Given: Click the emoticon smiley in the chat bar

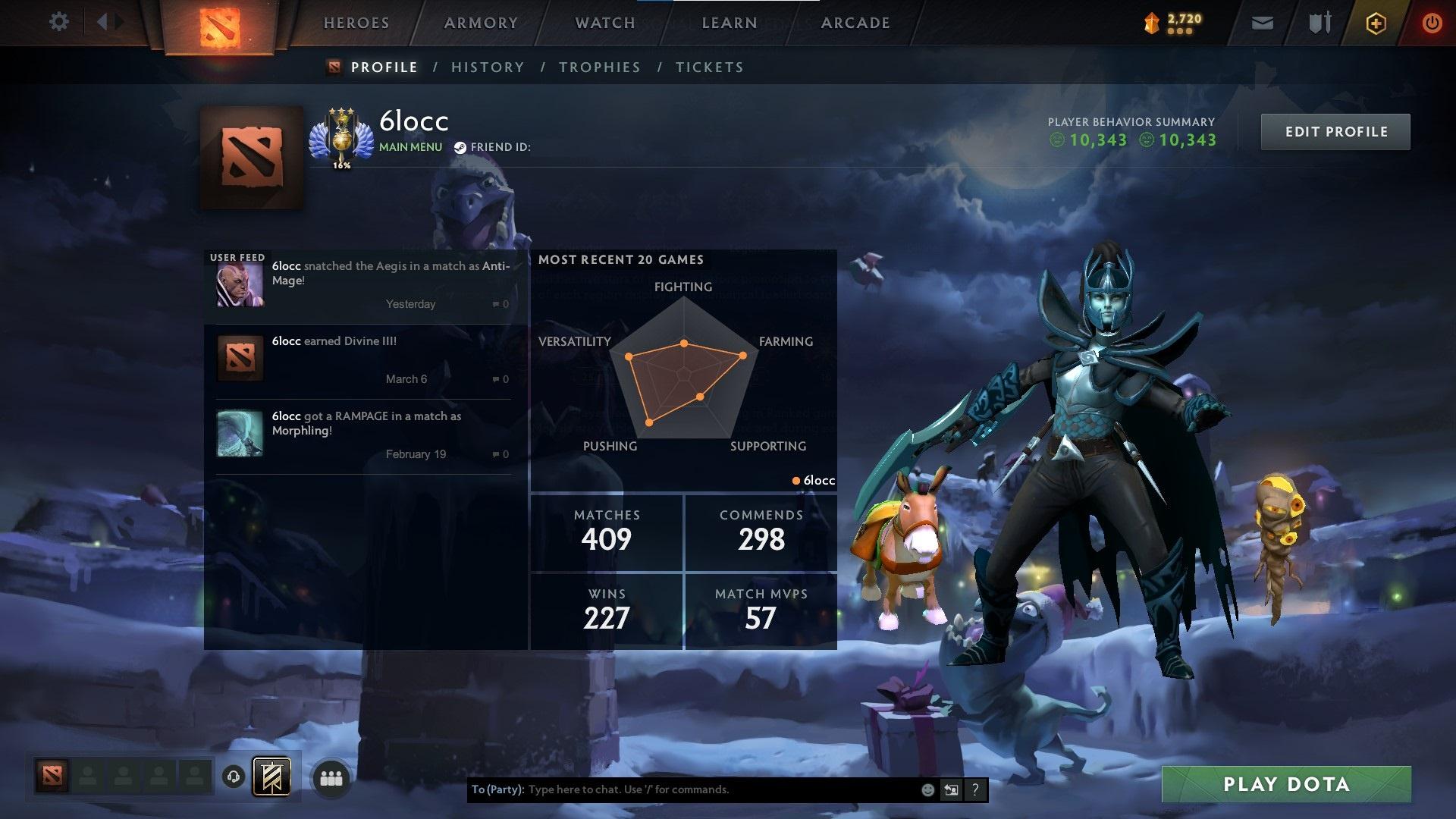Looking at the screenshot, I should [927, 789].
